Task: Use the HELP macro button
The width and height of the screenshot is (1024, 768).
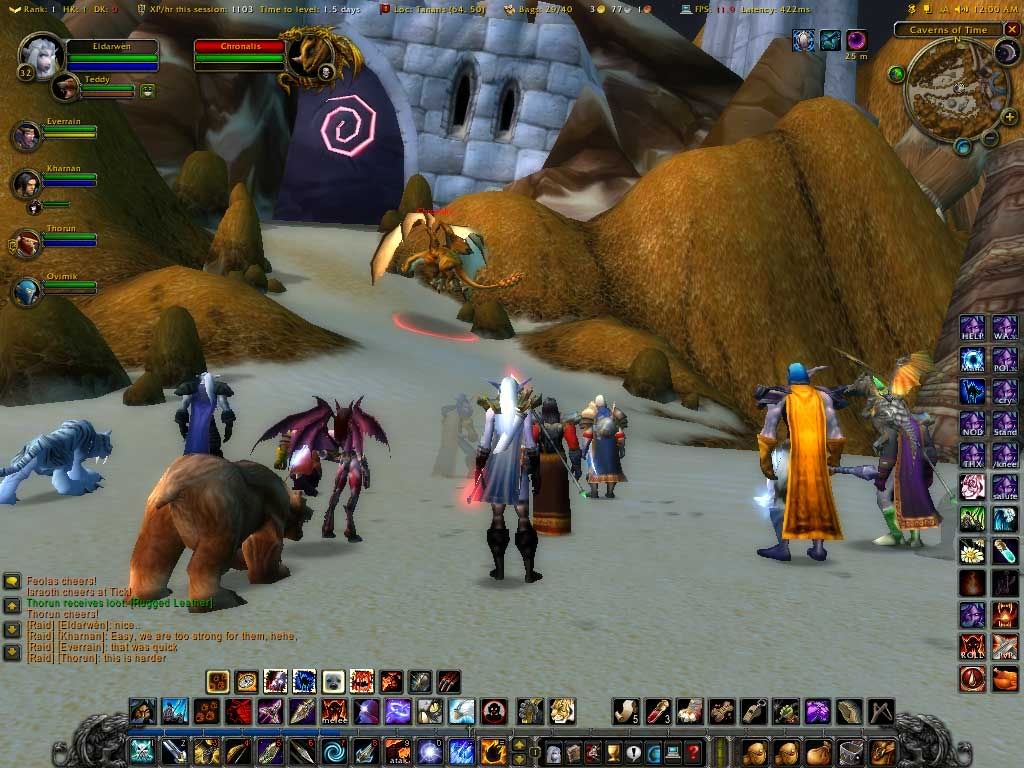Action: [972, 328]
